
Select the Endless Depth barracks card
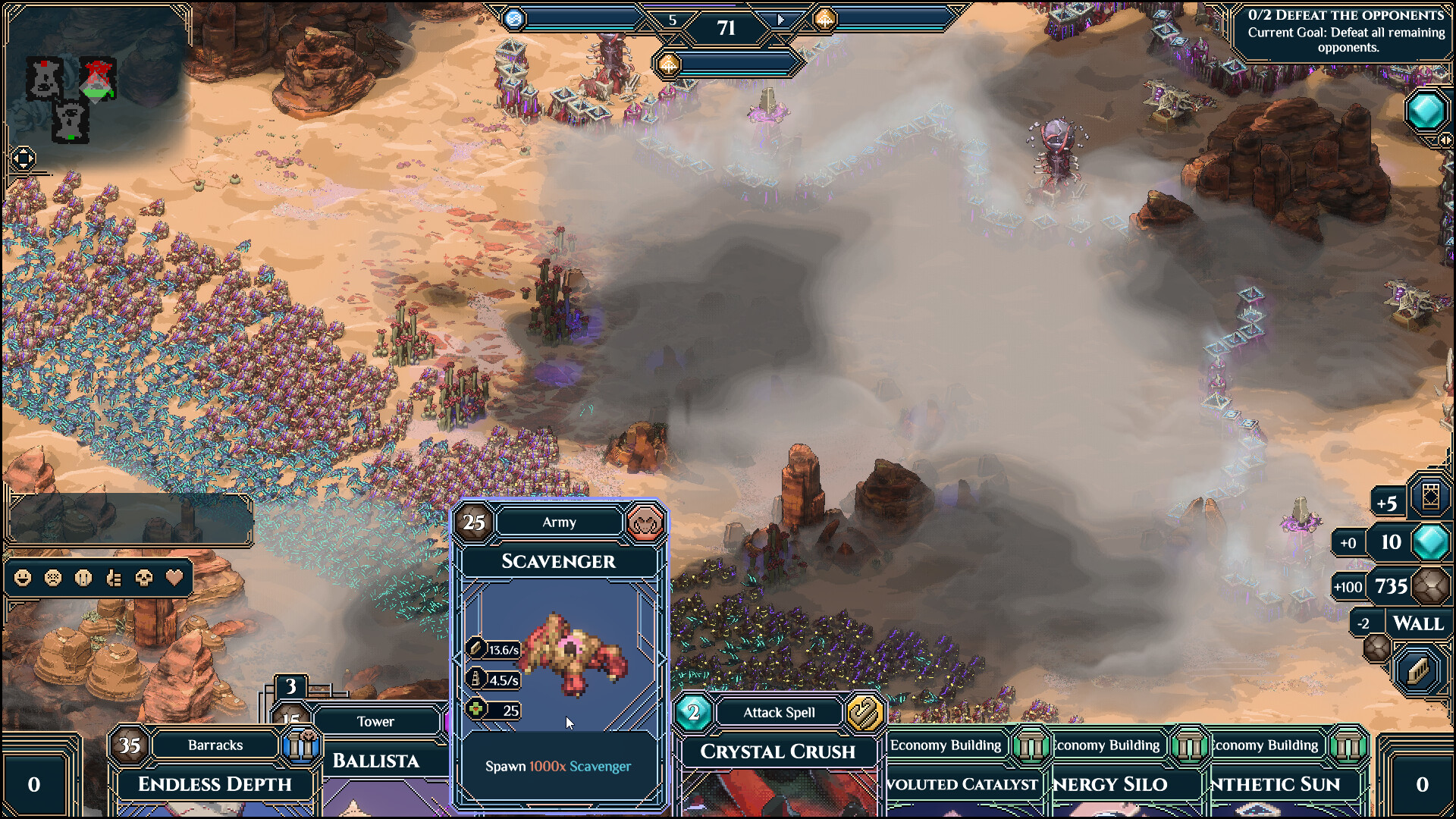[215, 785]
